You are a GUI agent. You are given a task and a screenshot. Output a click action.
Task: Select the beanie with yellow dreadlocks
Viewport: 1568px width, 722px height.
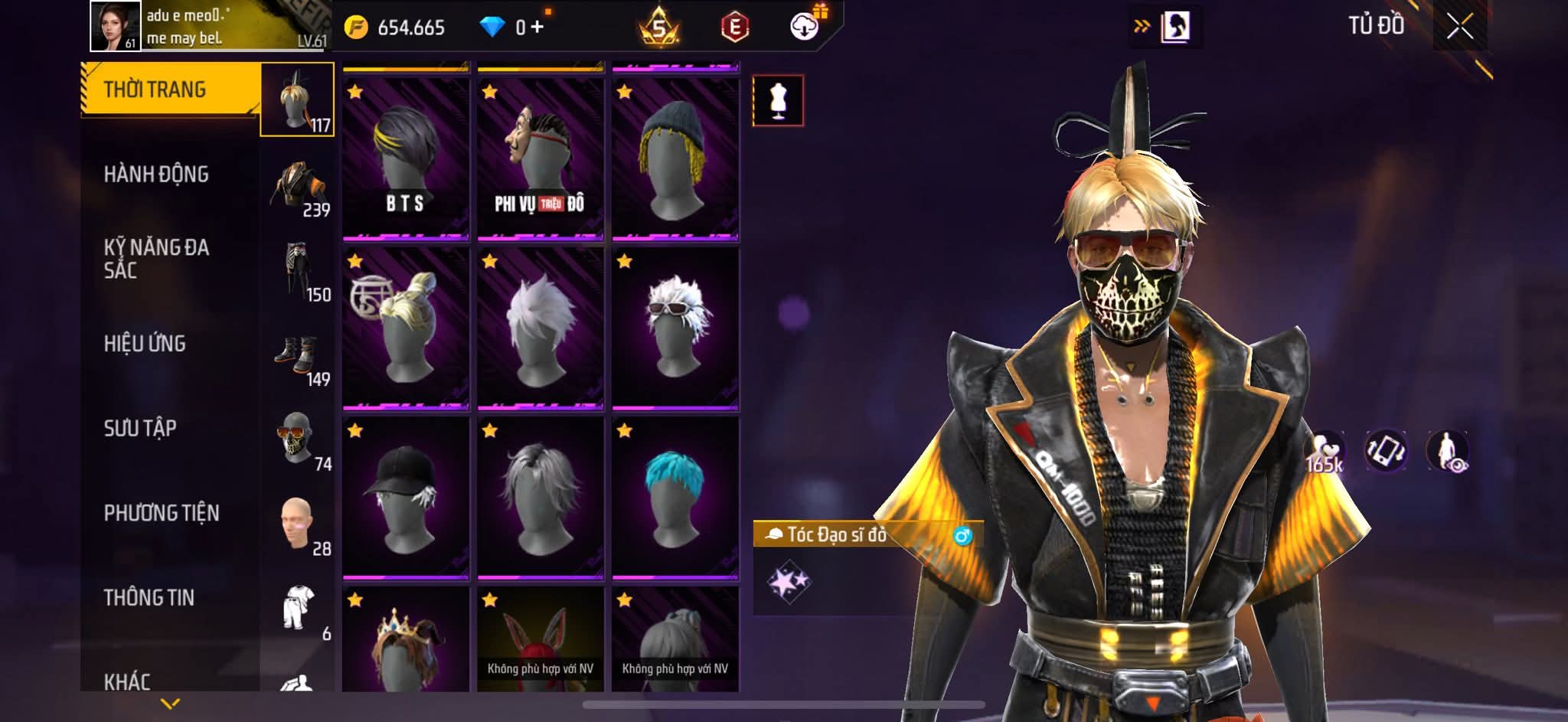[675, 158]
